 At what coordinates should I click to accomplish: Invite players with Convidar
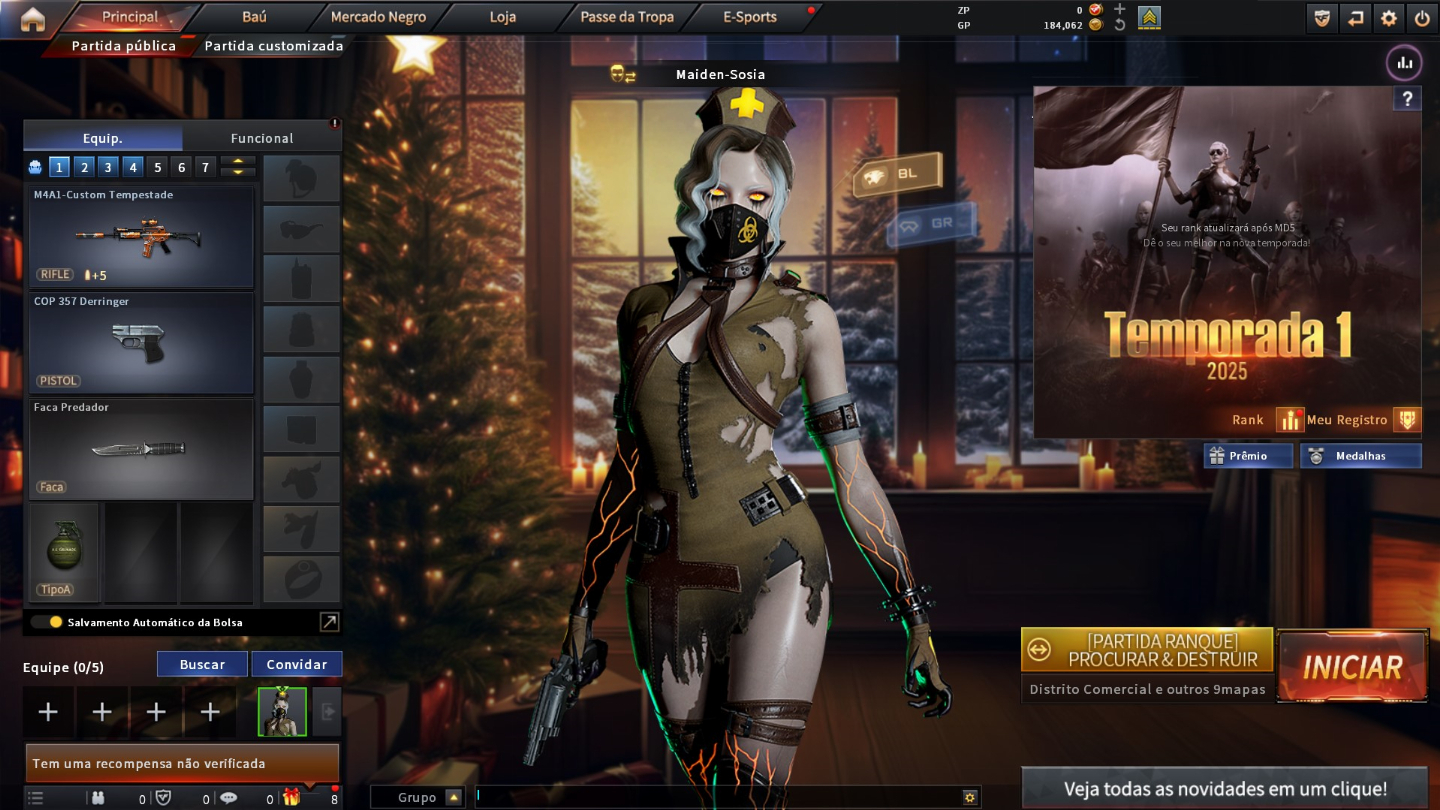click(x=296, y=664)
